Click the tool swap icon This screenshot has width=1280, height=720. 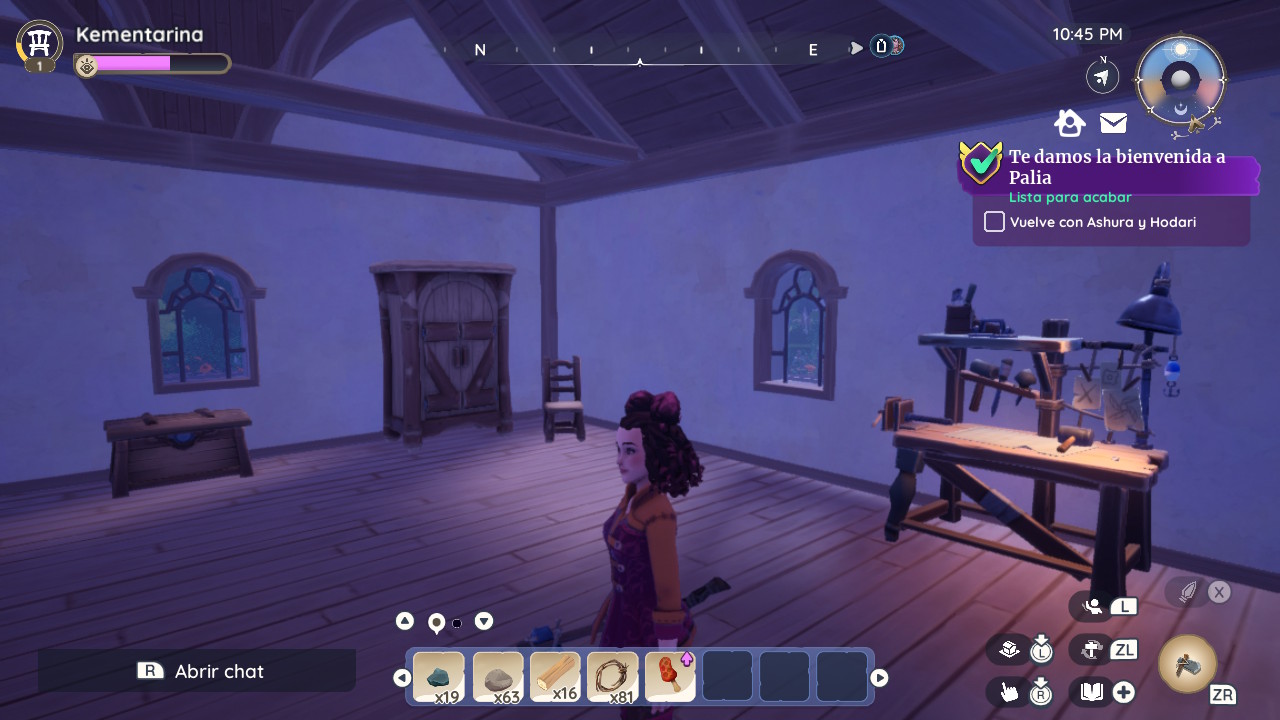1091,649
